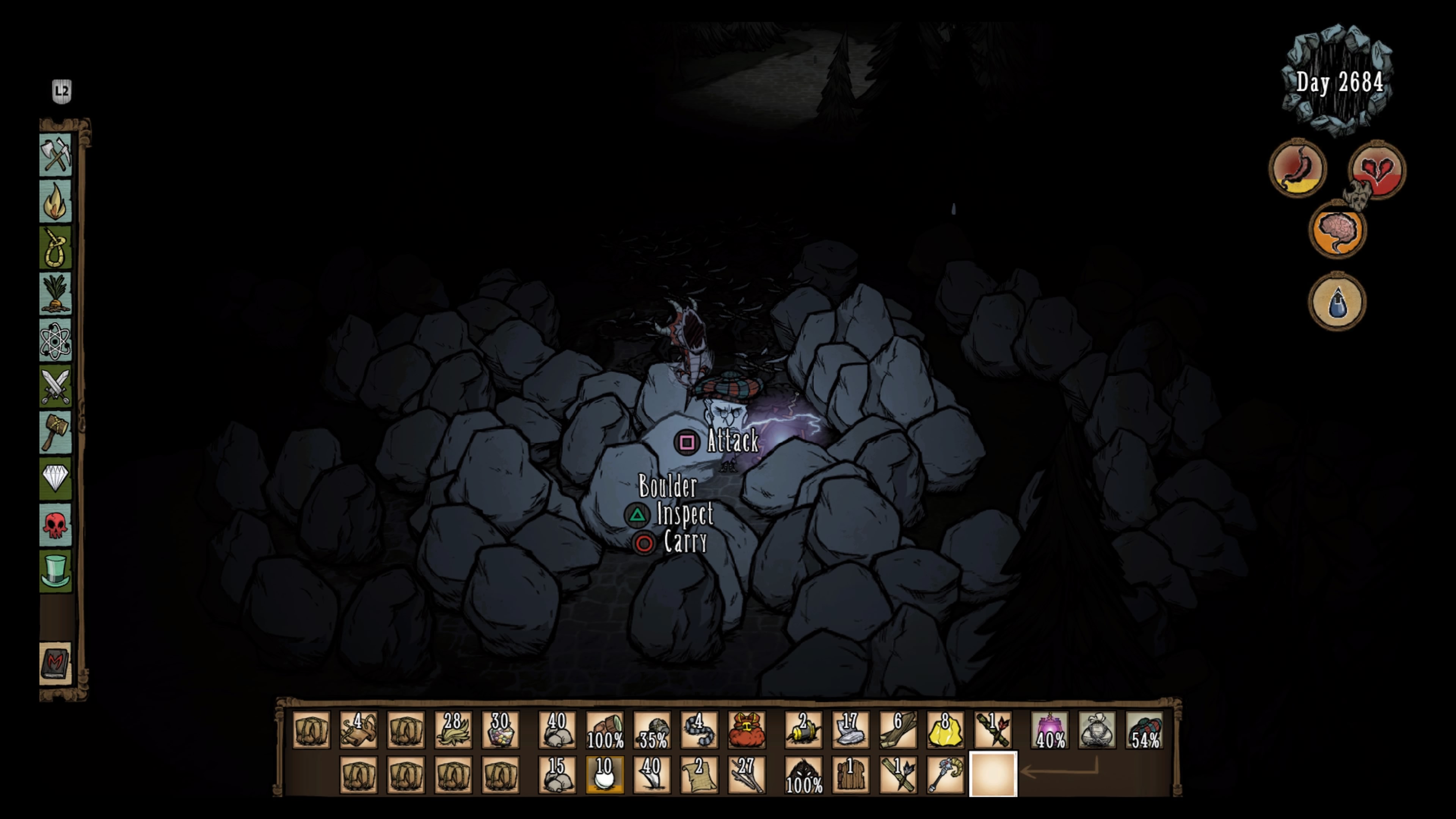This screenshot has height=819, width=1456.
Task: Select the highlighted snowball stack of 10
Action: click(x=604, y=775)
